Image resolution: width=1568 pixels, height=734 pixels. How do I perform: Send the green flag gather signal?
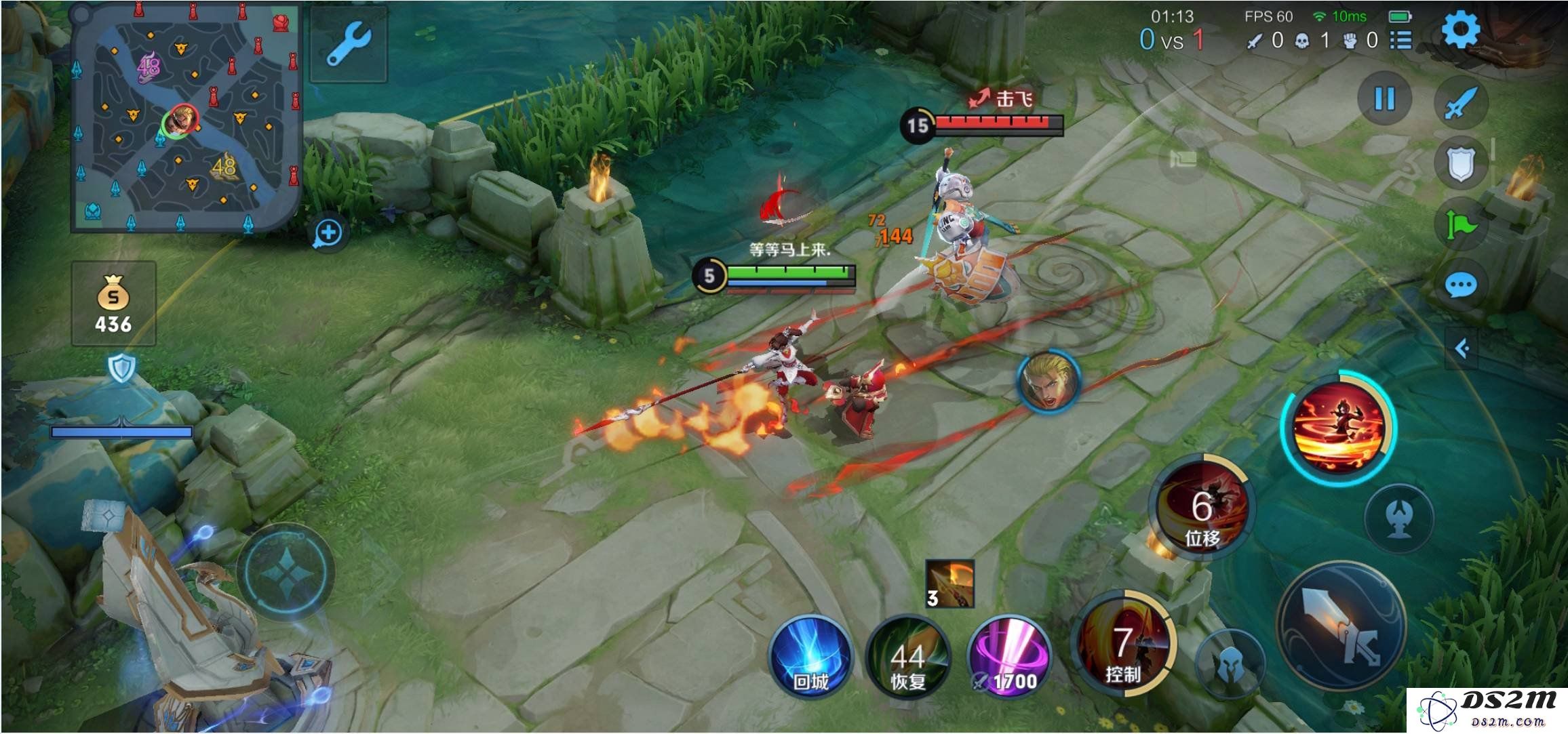1461,224
